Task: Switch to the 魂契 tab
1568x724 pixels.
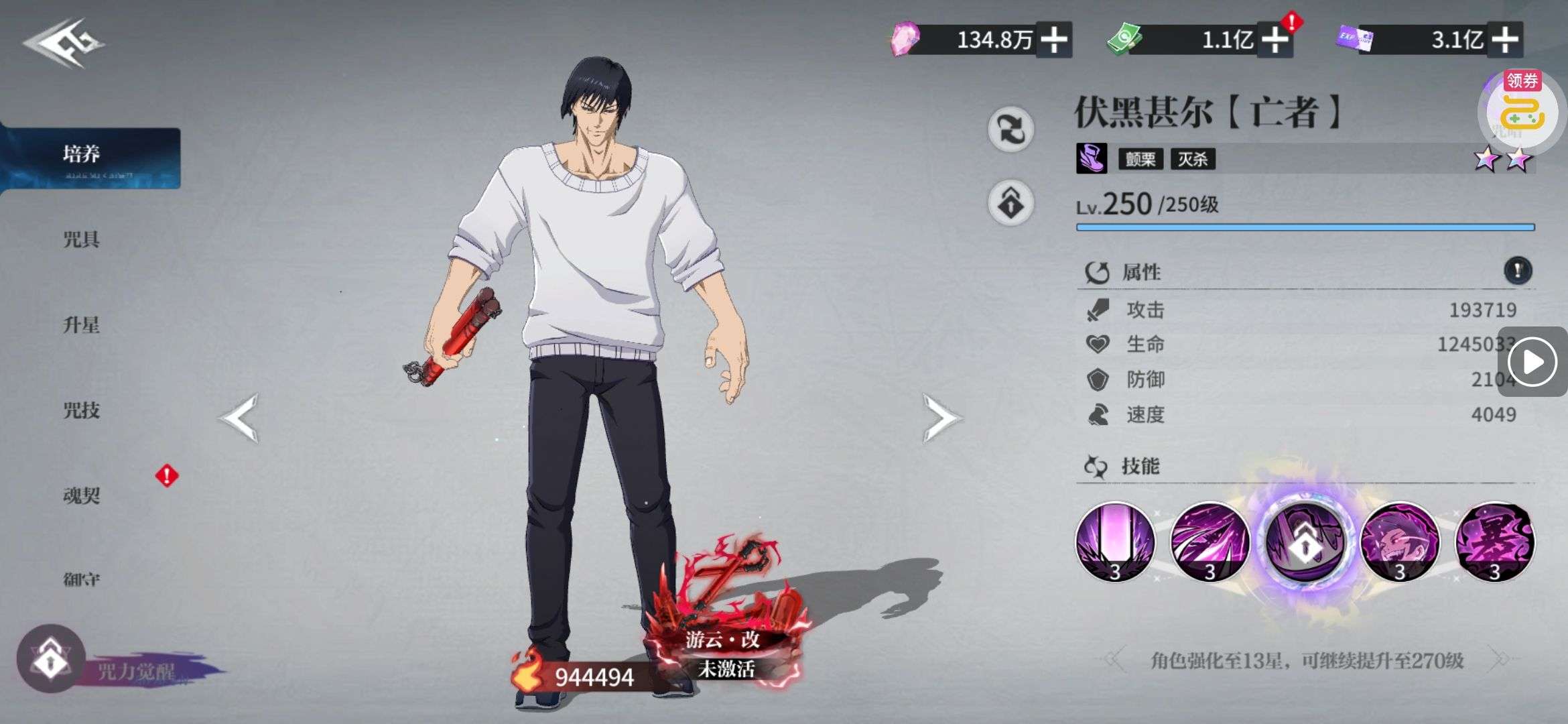Action: [82, 495]
